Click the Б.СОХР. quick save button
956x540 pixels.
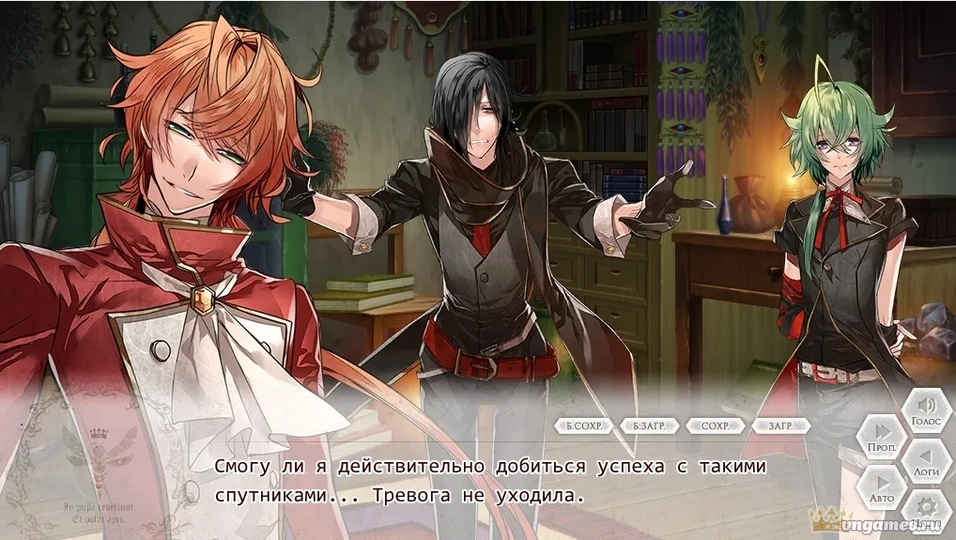[x=583, y=426]
